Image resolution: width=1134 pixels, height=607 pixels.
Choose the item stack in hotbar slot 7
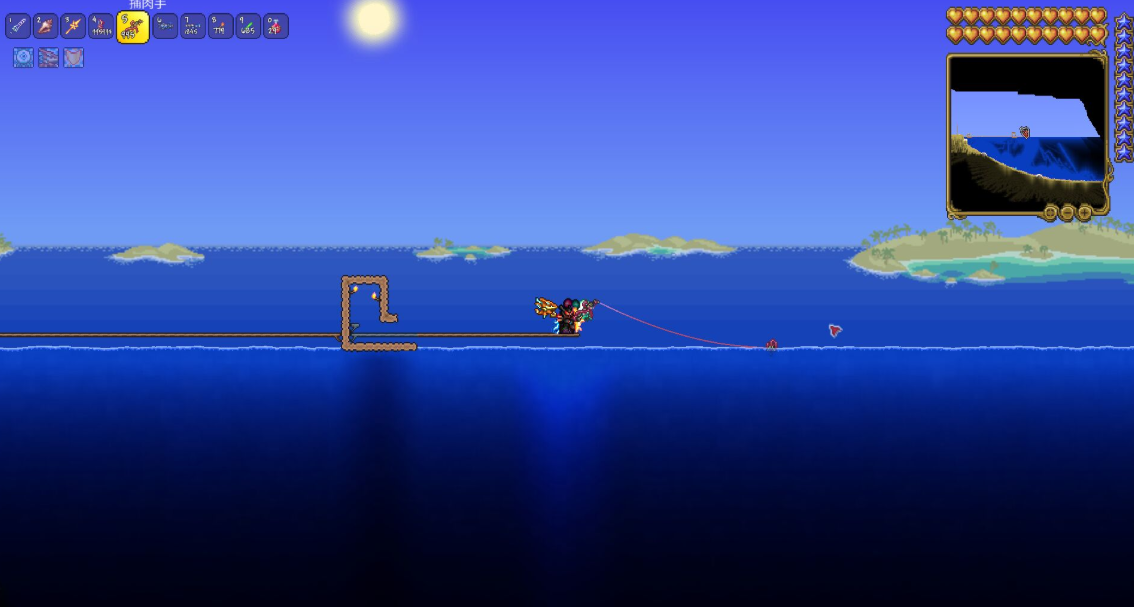(193, 26)
